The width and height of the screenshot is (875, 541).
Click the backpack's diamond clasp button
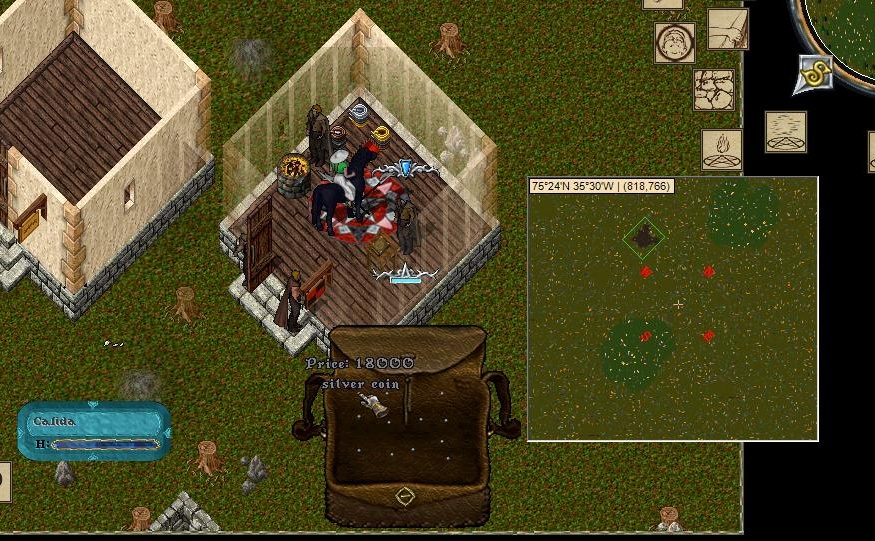(404, 496)
